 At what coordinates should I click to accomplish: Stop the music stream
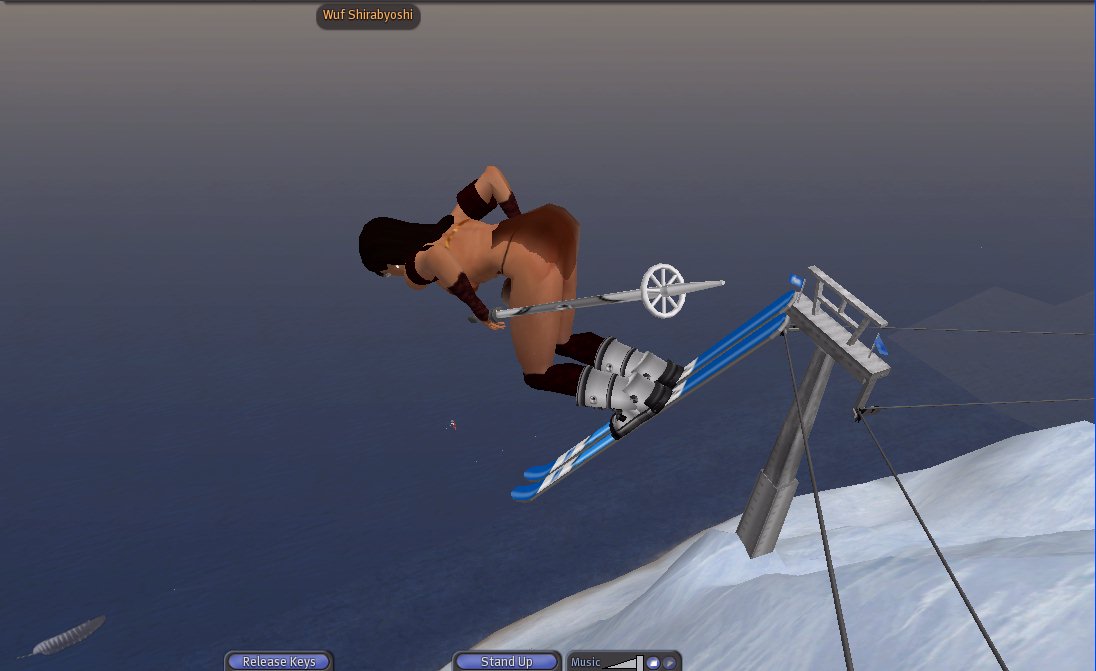tap(653, 662)
